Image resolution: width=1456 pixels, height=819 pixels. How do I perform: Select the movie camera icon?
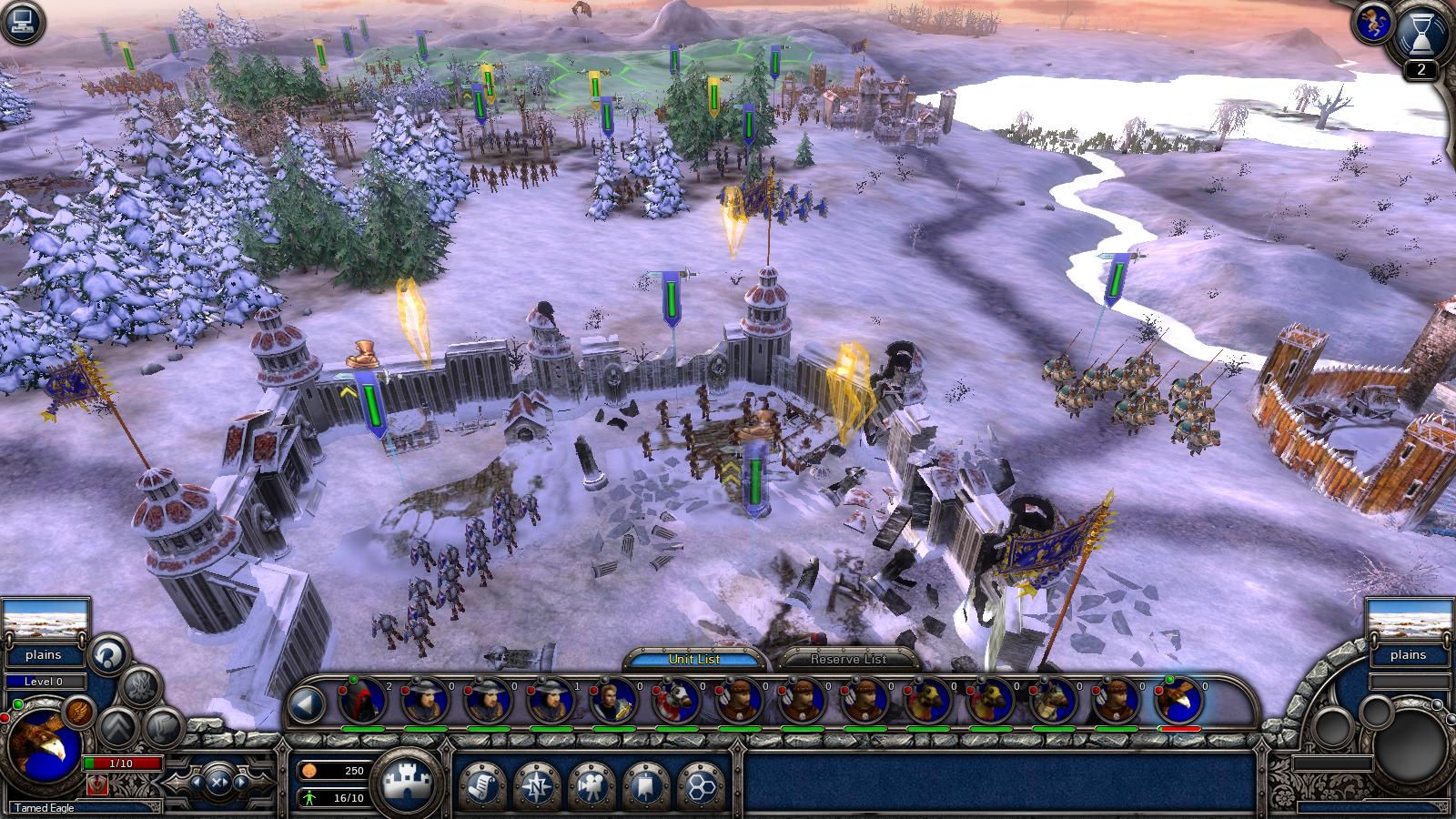592,784
